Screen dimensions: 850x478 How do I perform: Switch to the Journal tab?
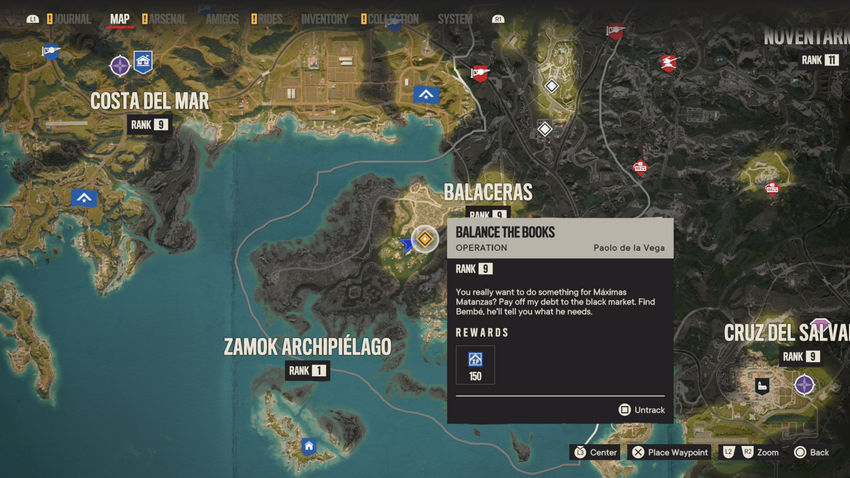coord(73,19)
